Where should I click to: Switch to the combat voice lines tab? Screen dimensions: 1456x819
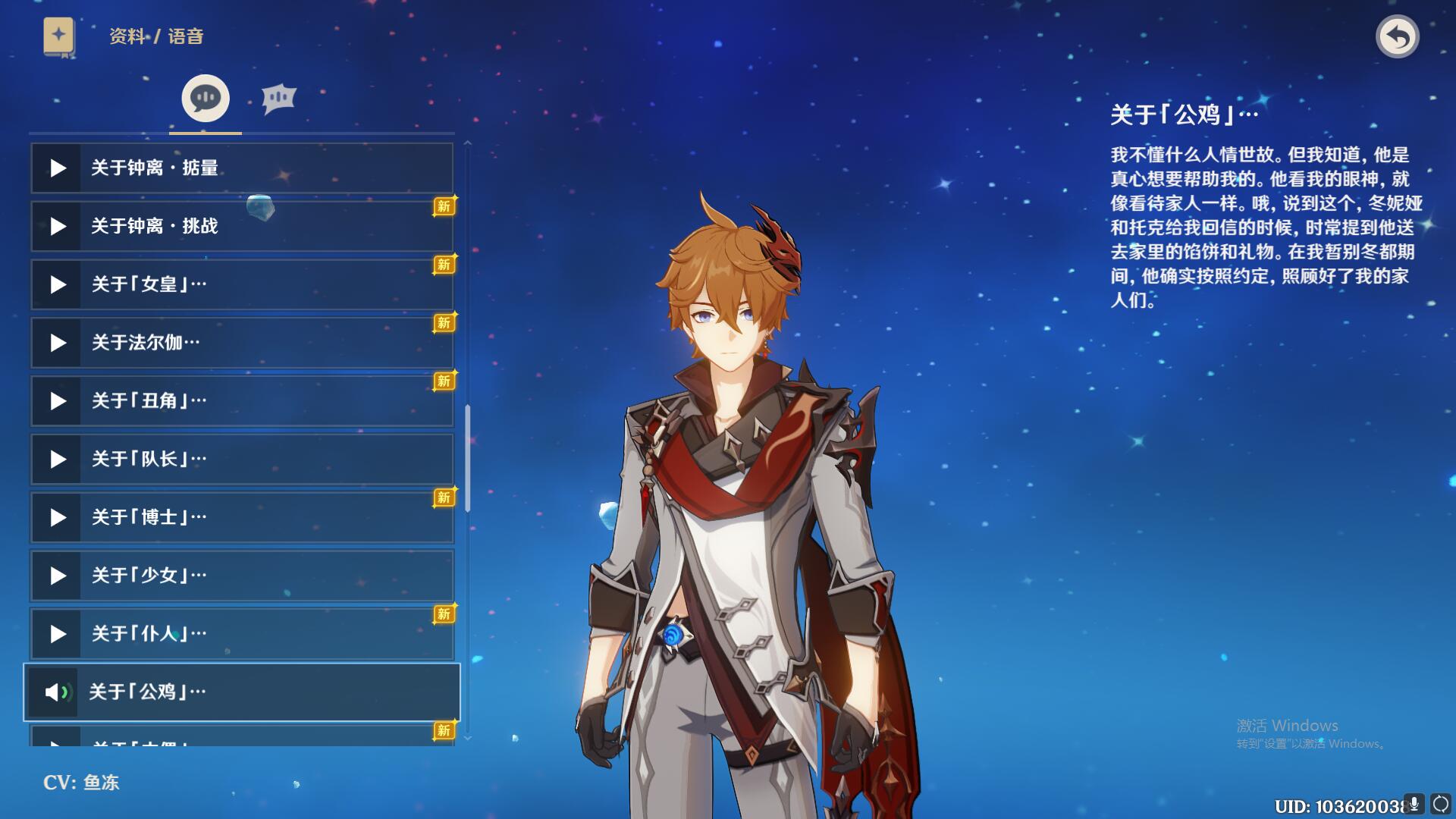click(278, 99)
